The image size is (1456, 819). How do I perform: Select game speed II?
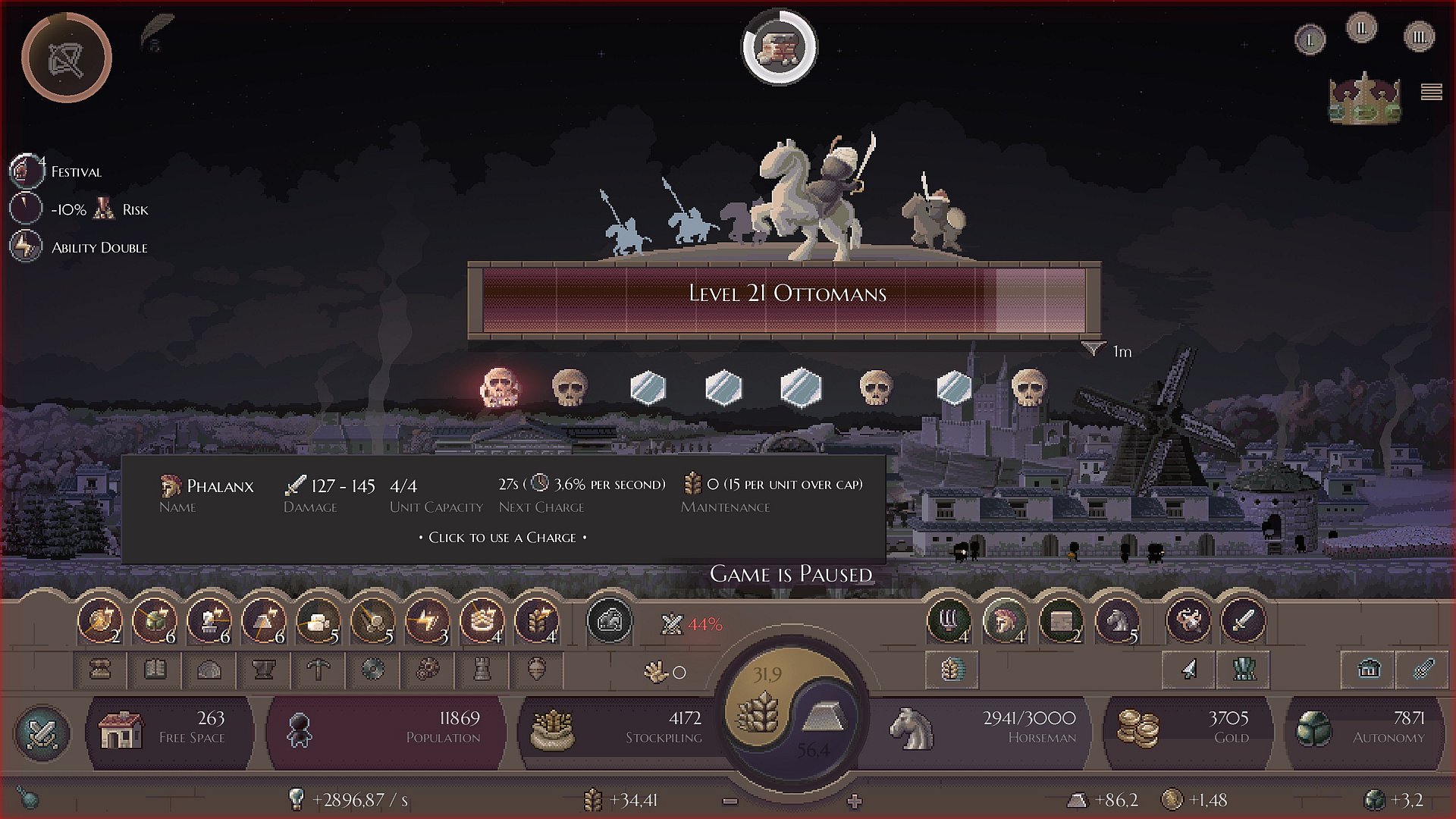pos(1361,29)
